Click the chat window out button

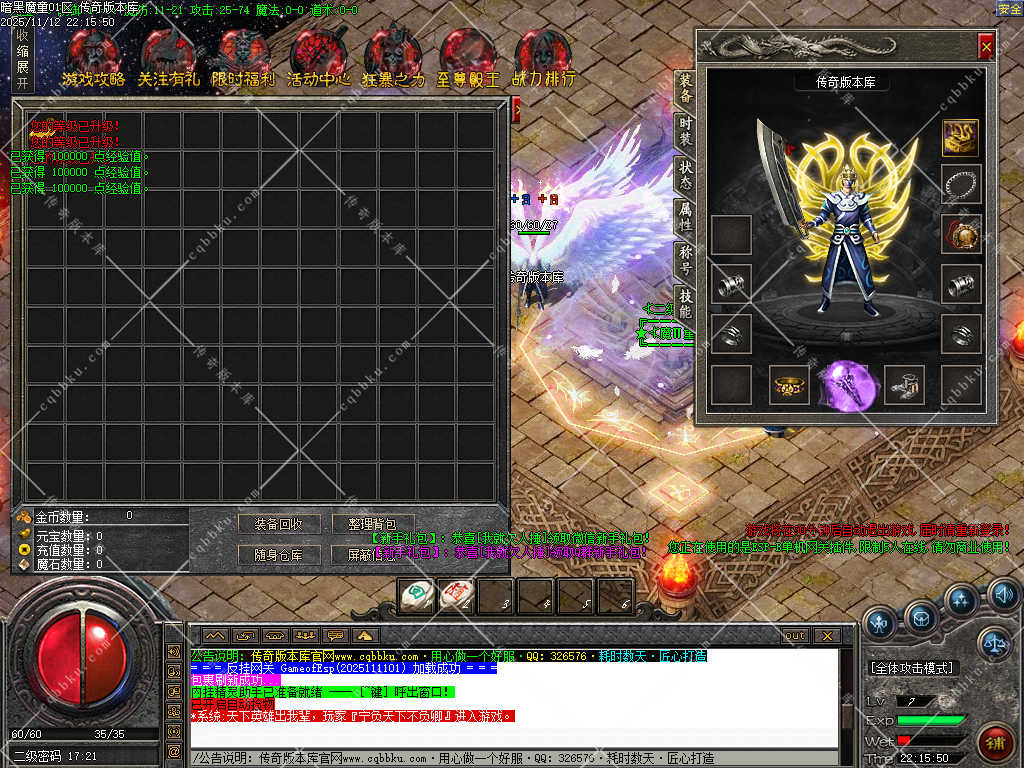[x=795, y=635]
